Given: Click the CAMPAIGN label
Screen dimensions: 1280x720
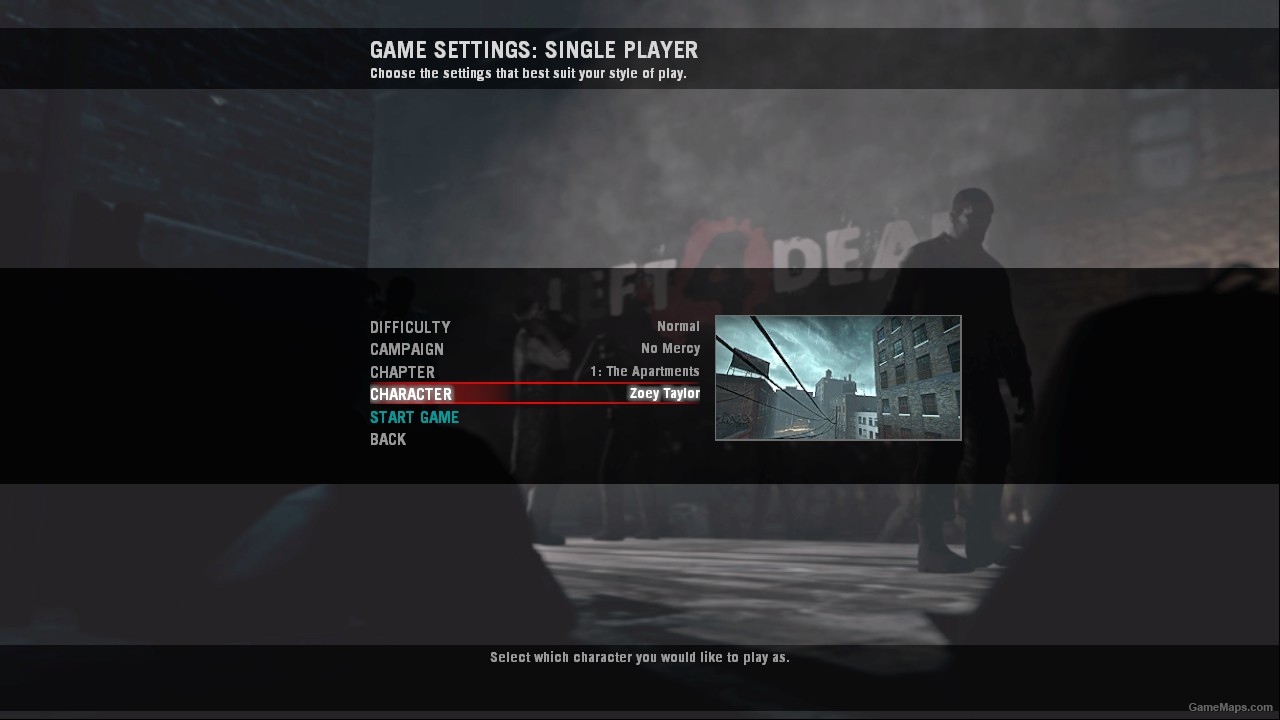Looking at the screenshot, I should click(x=407, y=349).
